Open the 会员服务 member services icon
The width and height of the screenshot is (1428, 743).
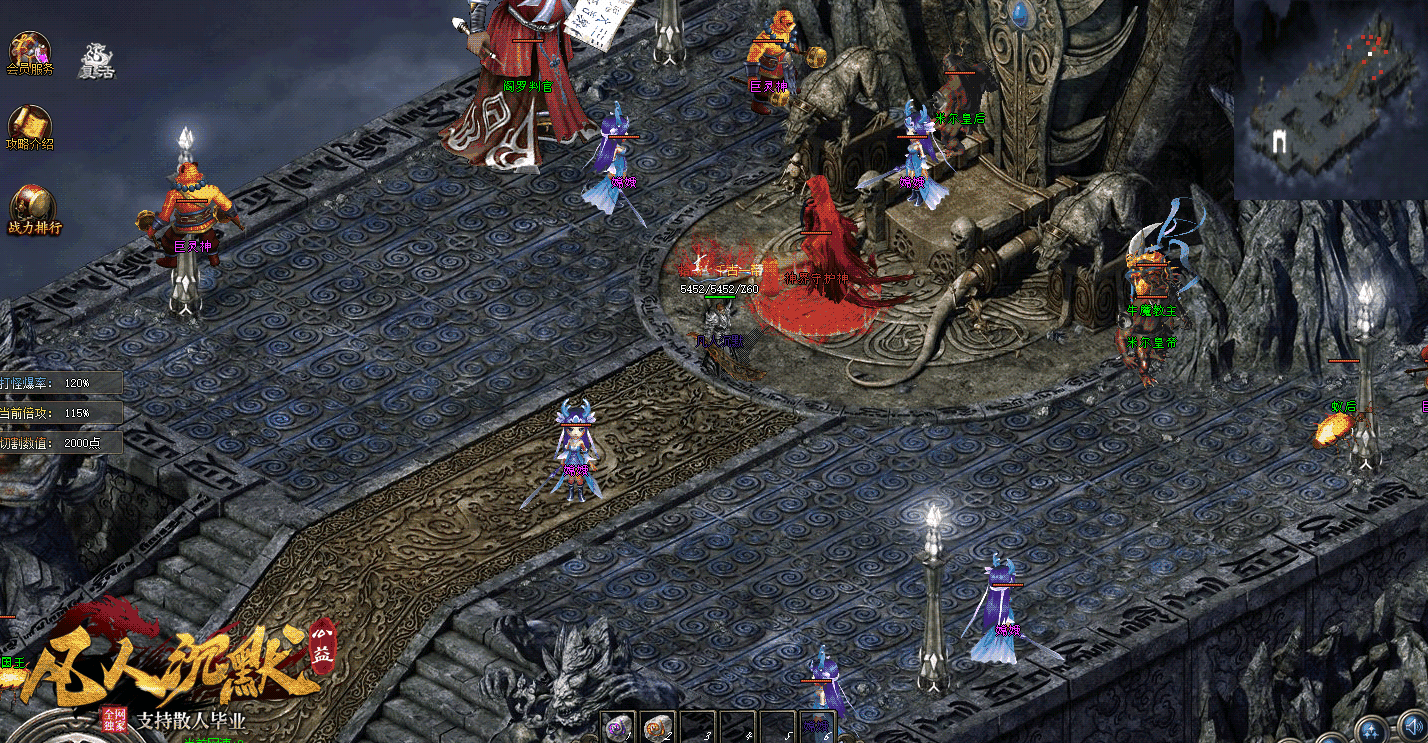(29, 50)
